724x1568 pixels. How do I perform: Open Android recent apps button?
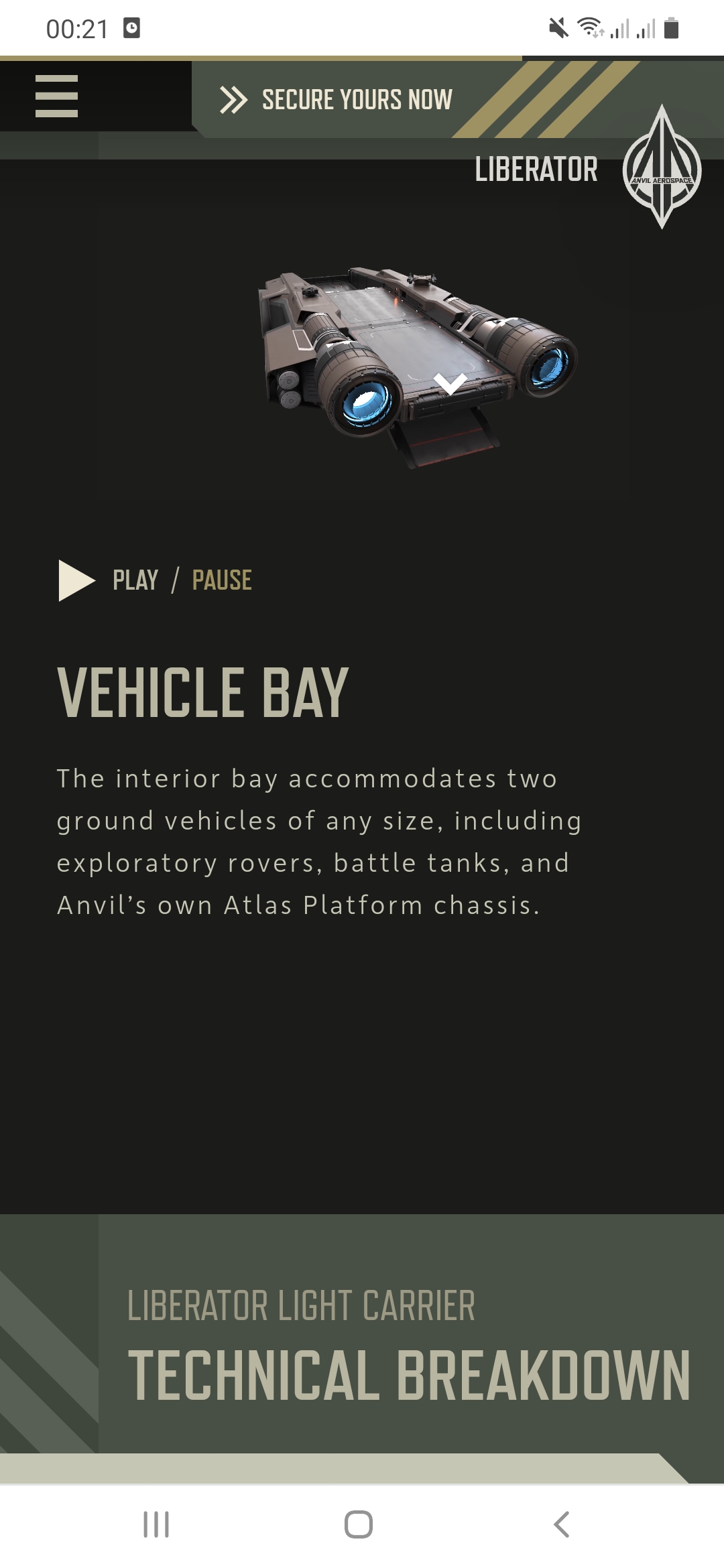(156, 1524)
